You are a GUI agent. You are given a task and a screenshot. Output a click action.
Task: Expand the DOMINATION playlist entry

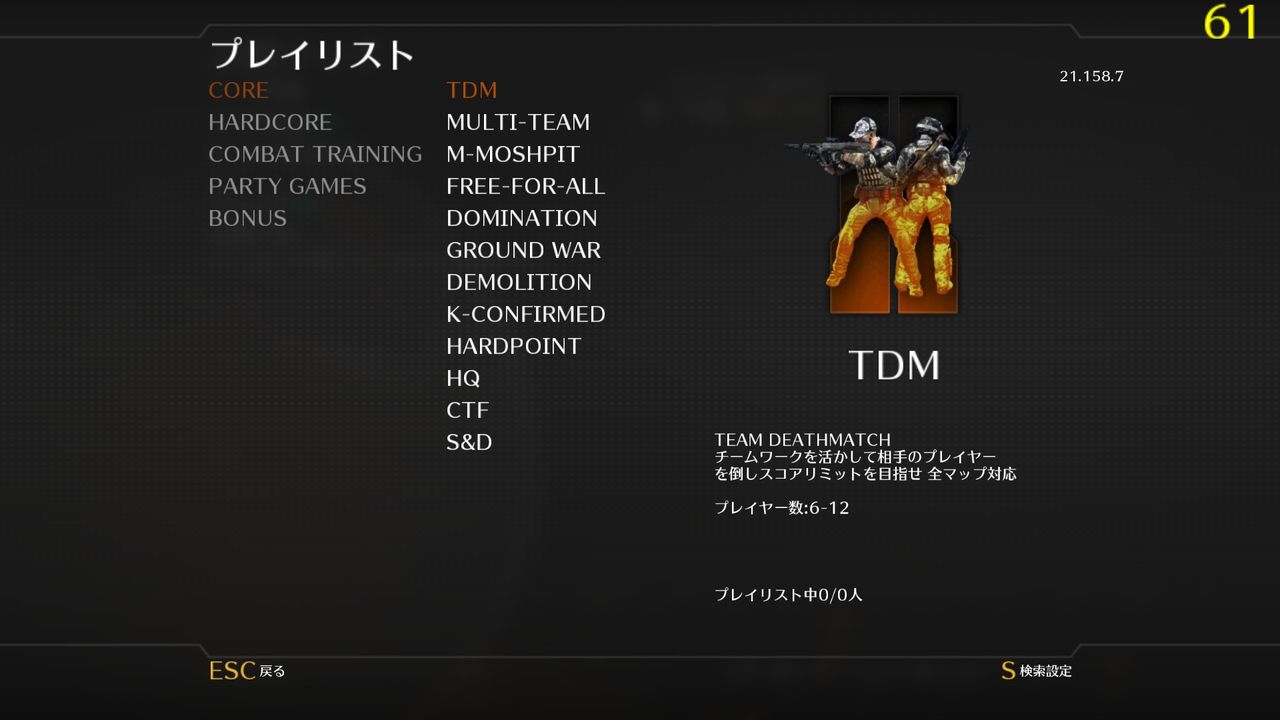click(522, 218)
